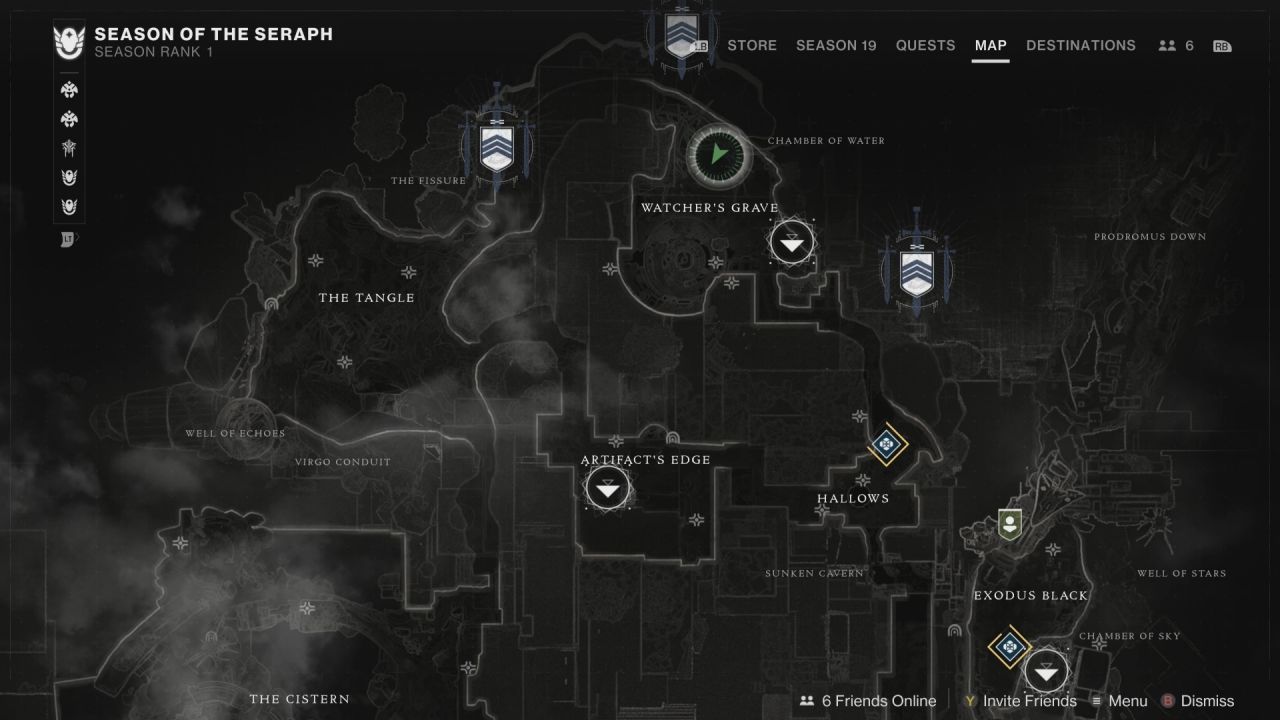Select the first Hive icon in the left sidebar

[69, 89]
